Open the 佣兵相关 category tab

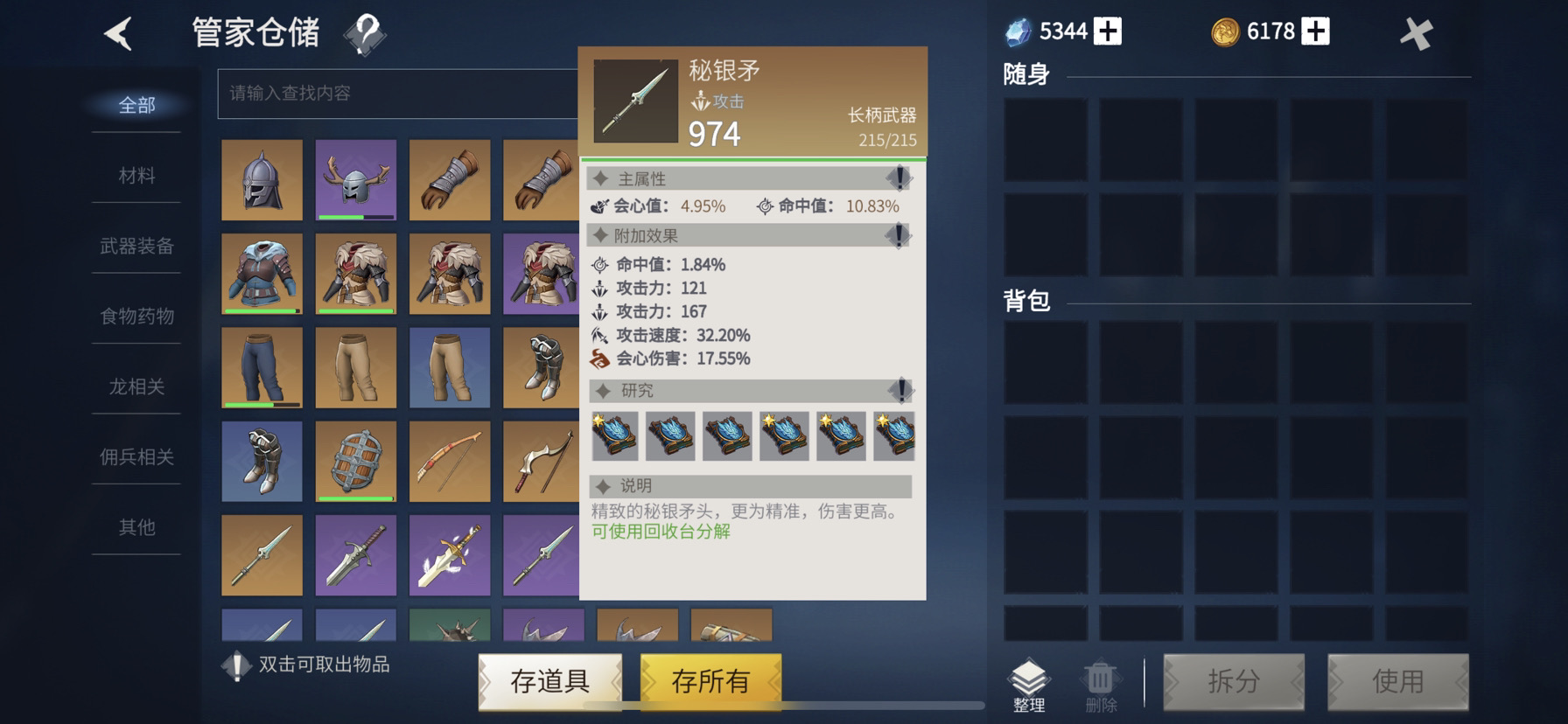[x=135, y=457]
